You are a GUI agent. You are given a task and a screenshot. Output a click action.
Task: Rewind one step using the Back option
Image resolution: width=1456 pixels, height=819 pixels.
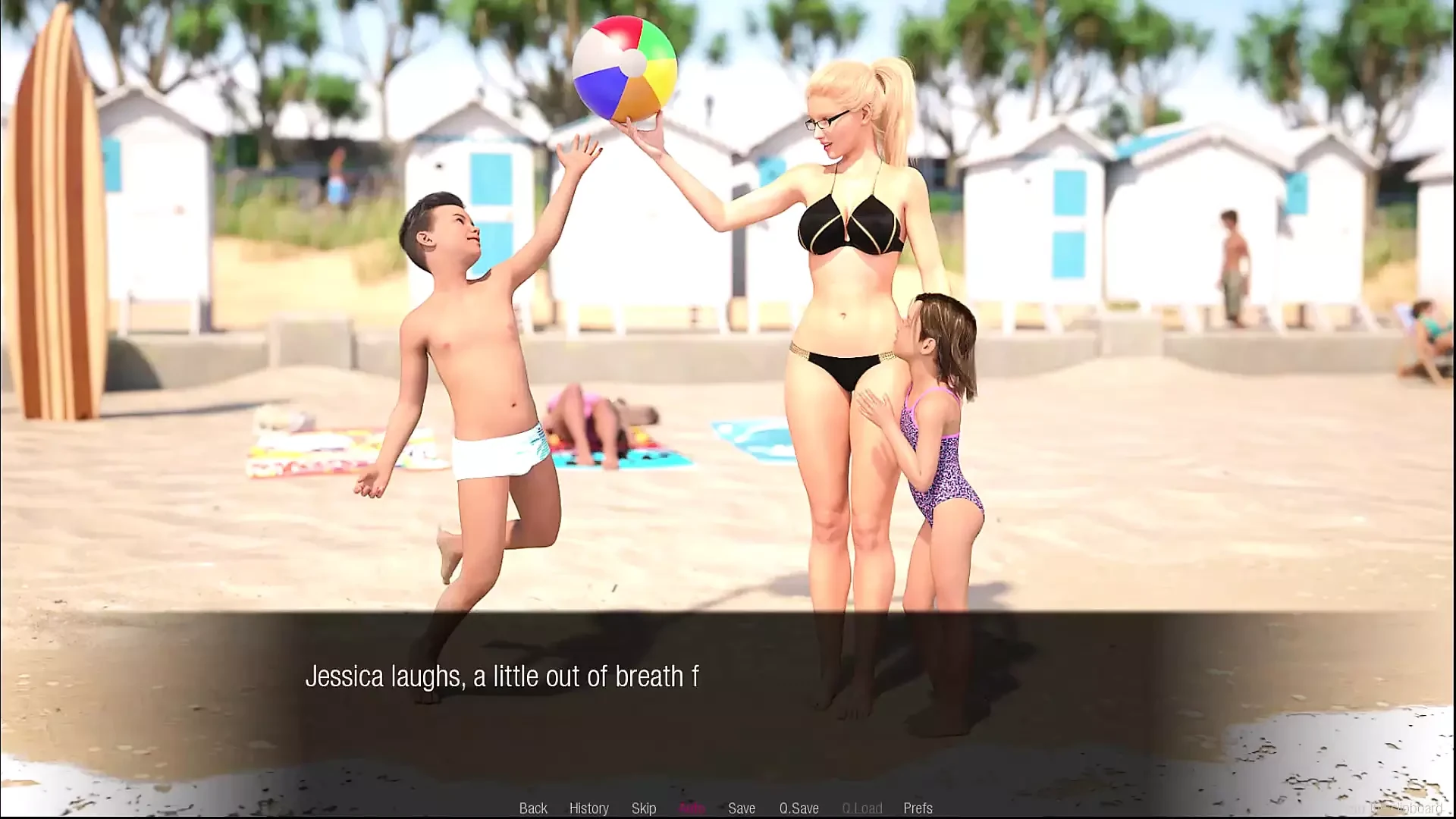pos(534,808)
